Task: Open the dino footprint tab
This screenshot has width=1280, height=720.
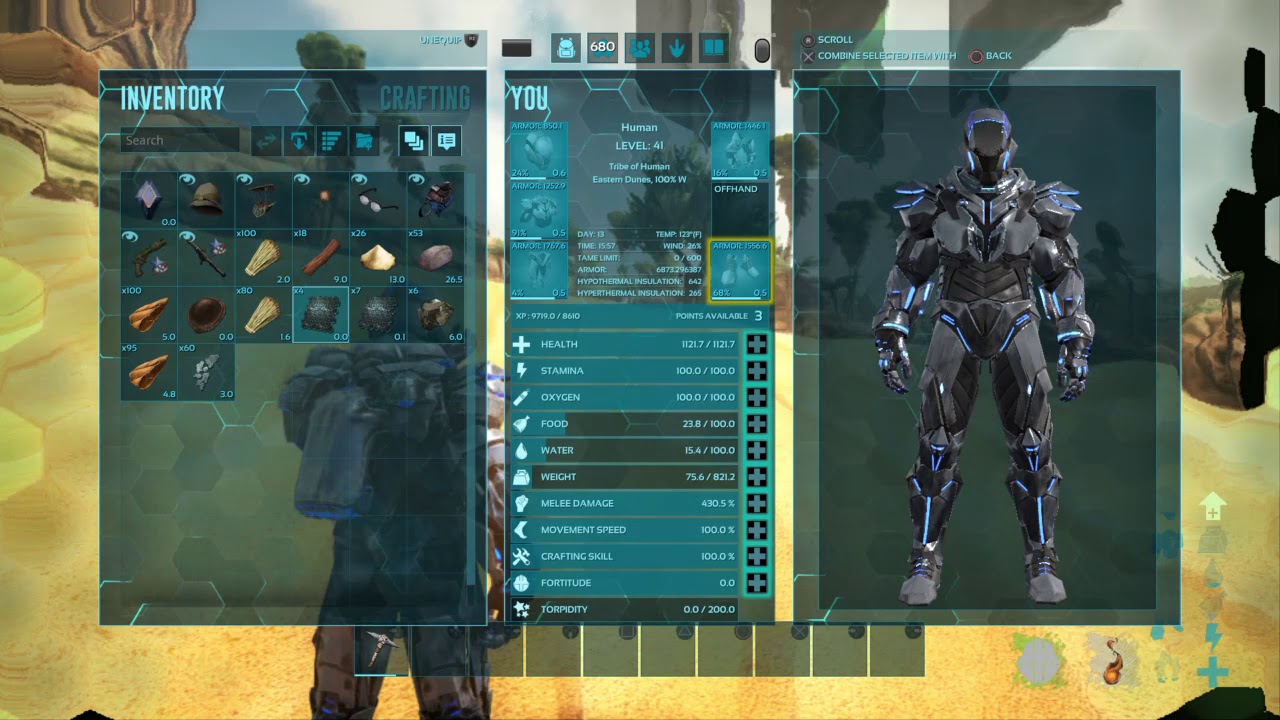Action: click(676, 48)
